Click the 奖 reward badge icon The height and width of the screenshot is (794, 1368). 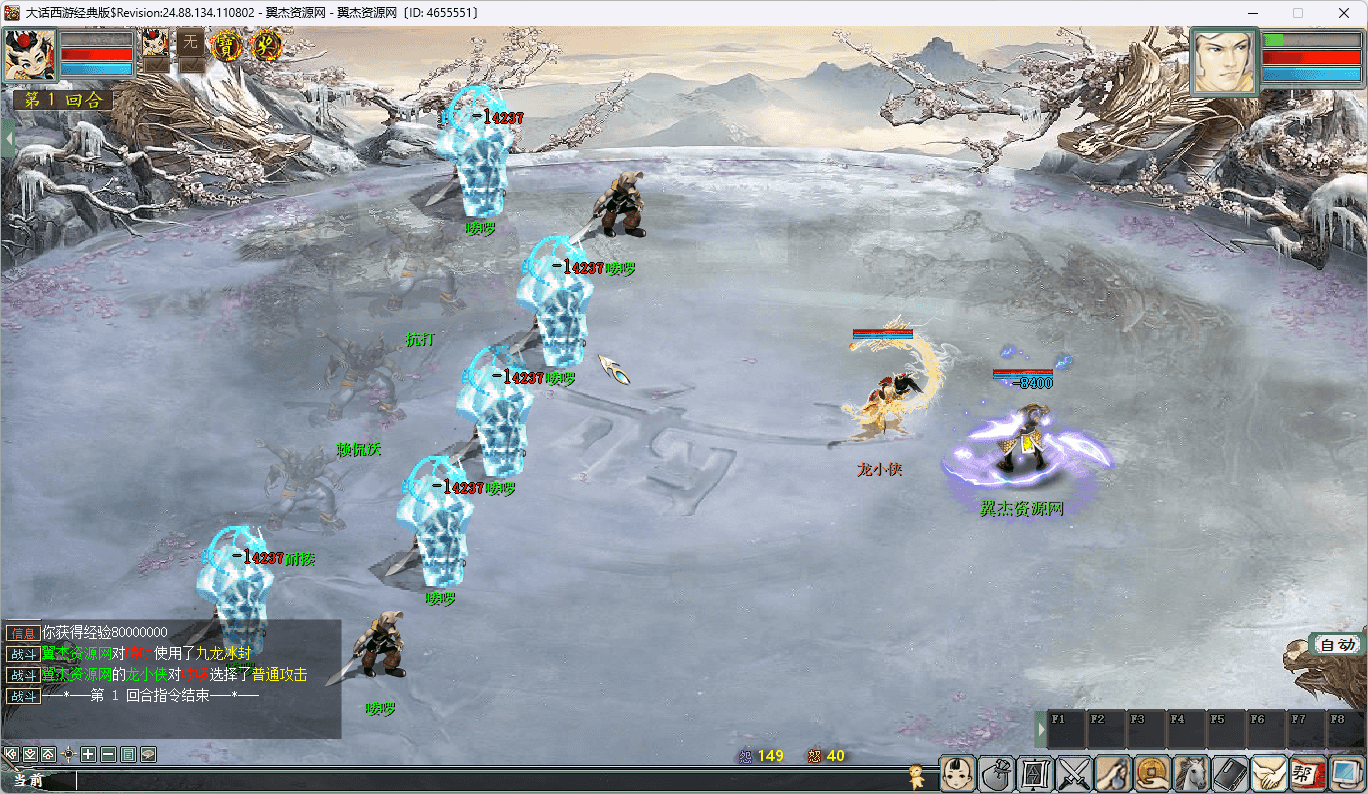[266, 44]
